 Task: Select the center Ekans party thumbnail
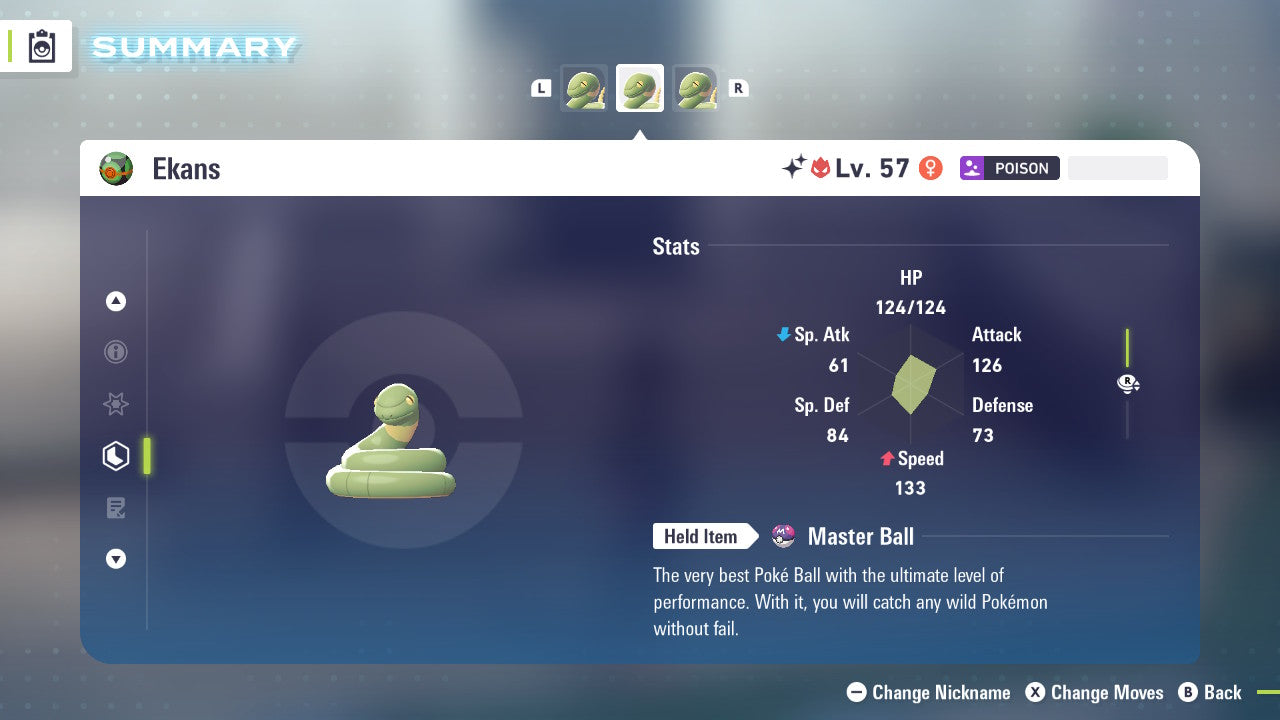640,87
